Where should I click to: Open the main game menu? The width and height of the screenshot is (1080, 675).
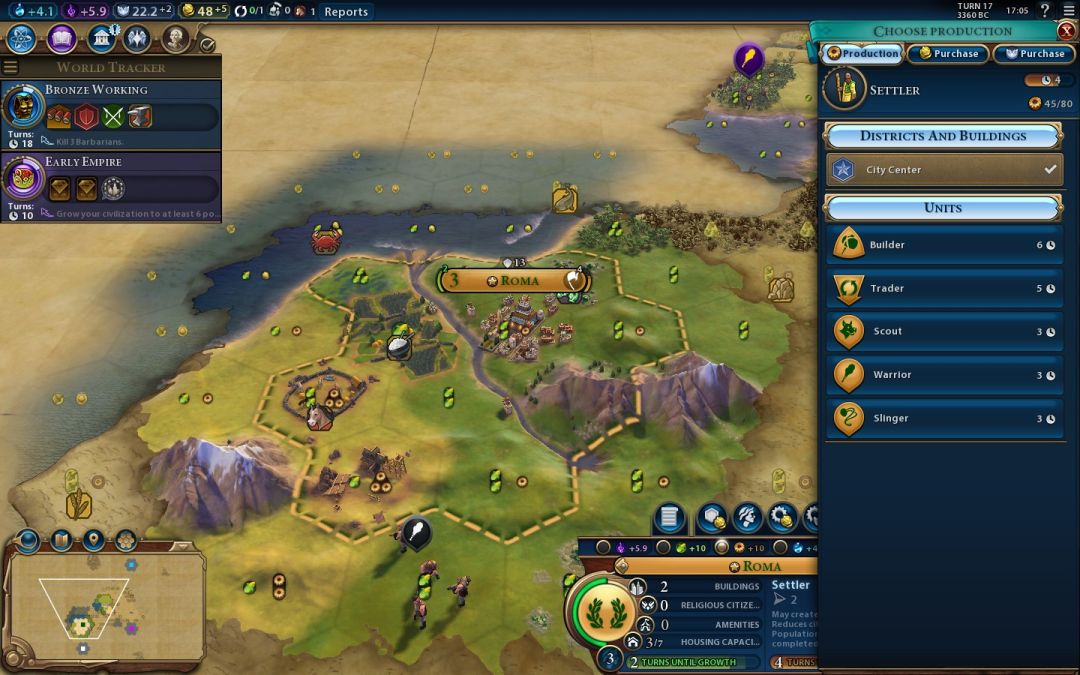click(x=1068, y=11)
